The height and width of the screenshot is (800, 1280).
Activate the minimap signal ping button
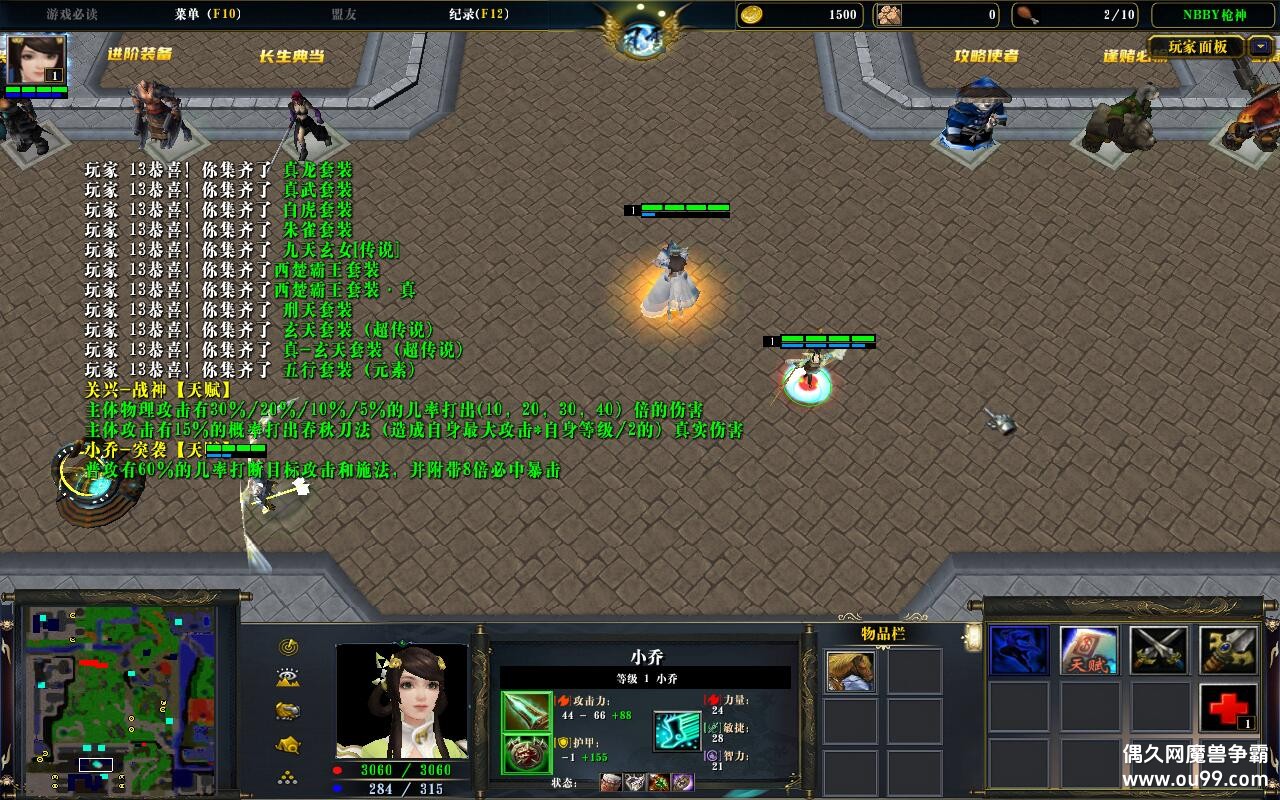click(x=289, y=647)
